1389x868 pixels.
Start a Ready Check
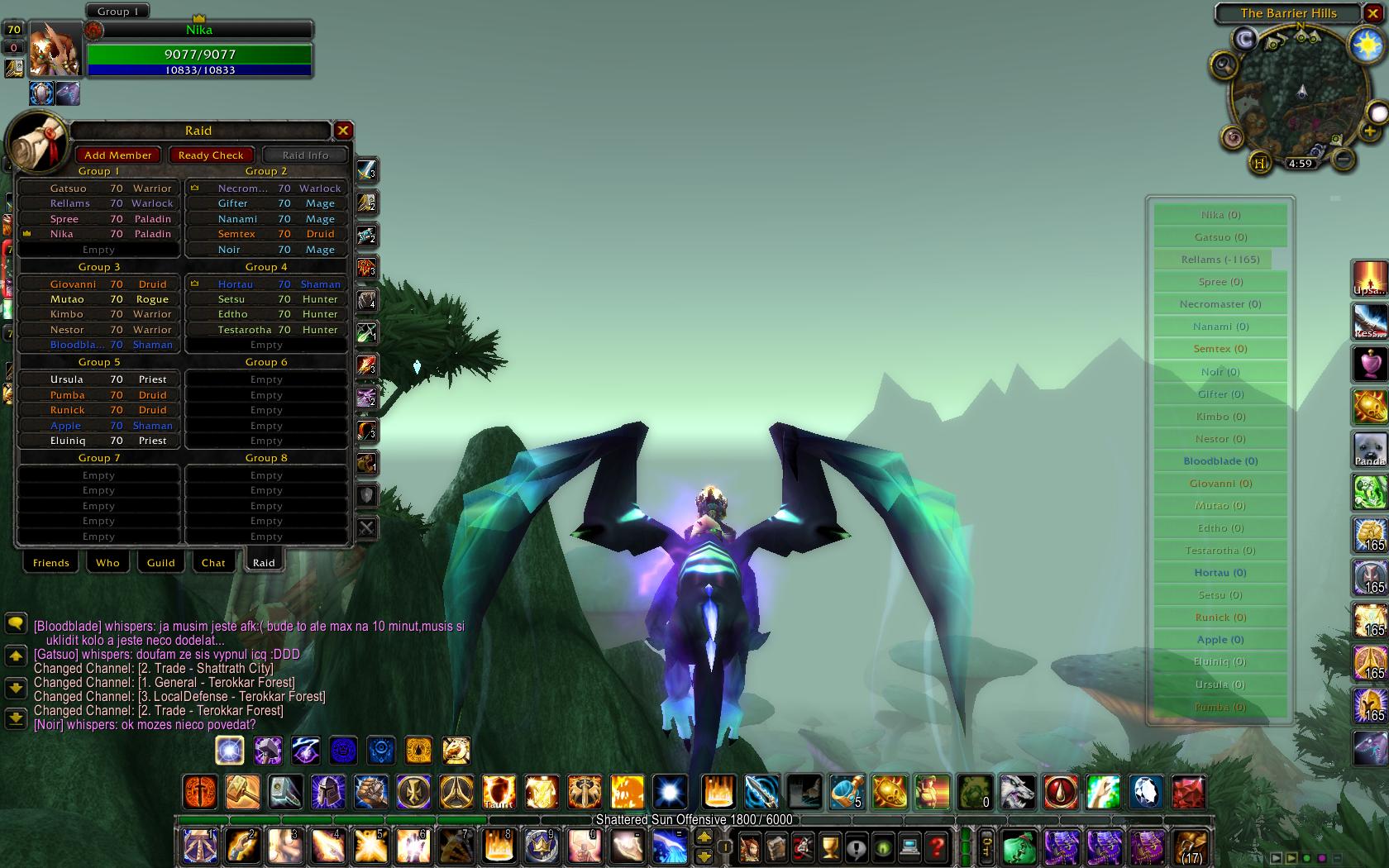pyautogui.click(x=210, y=155)
